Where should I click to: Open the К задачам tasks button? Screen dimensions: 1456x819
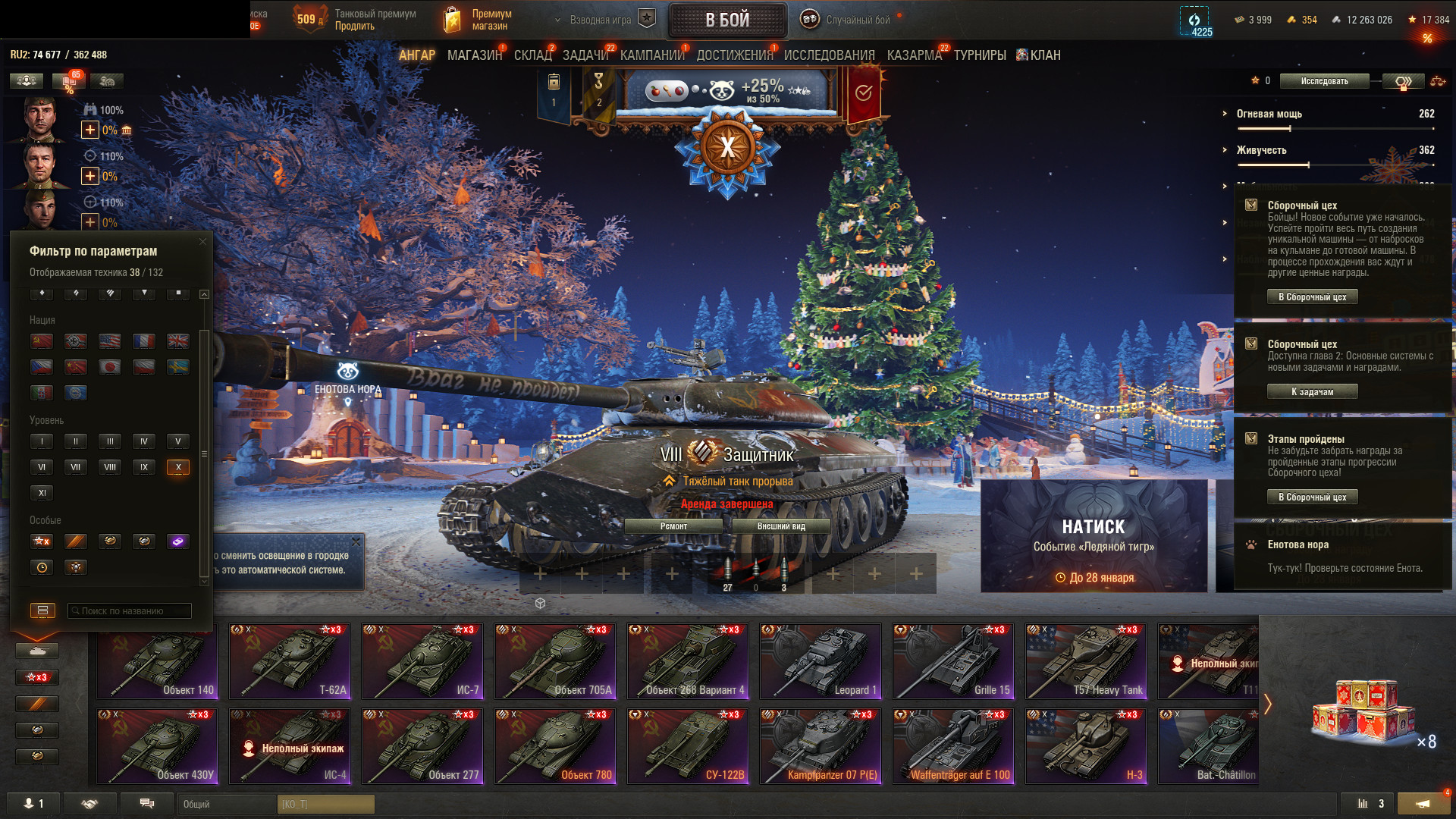[x=1312, y=392]
